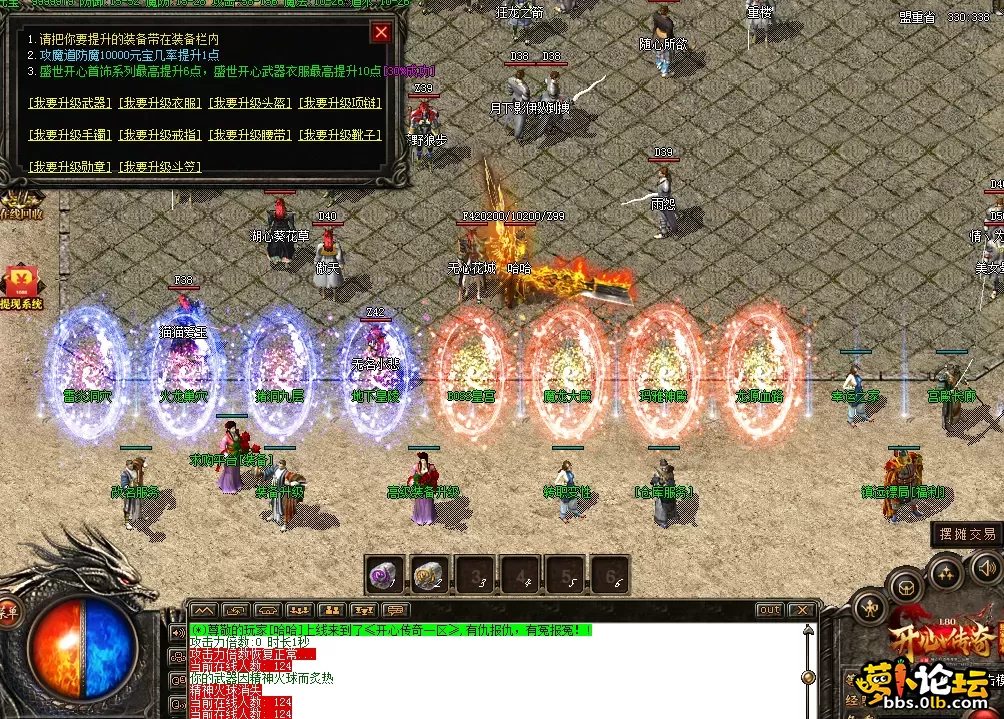
Task: Open the 提现系统 red envelope icon
Action: [20, 287]
